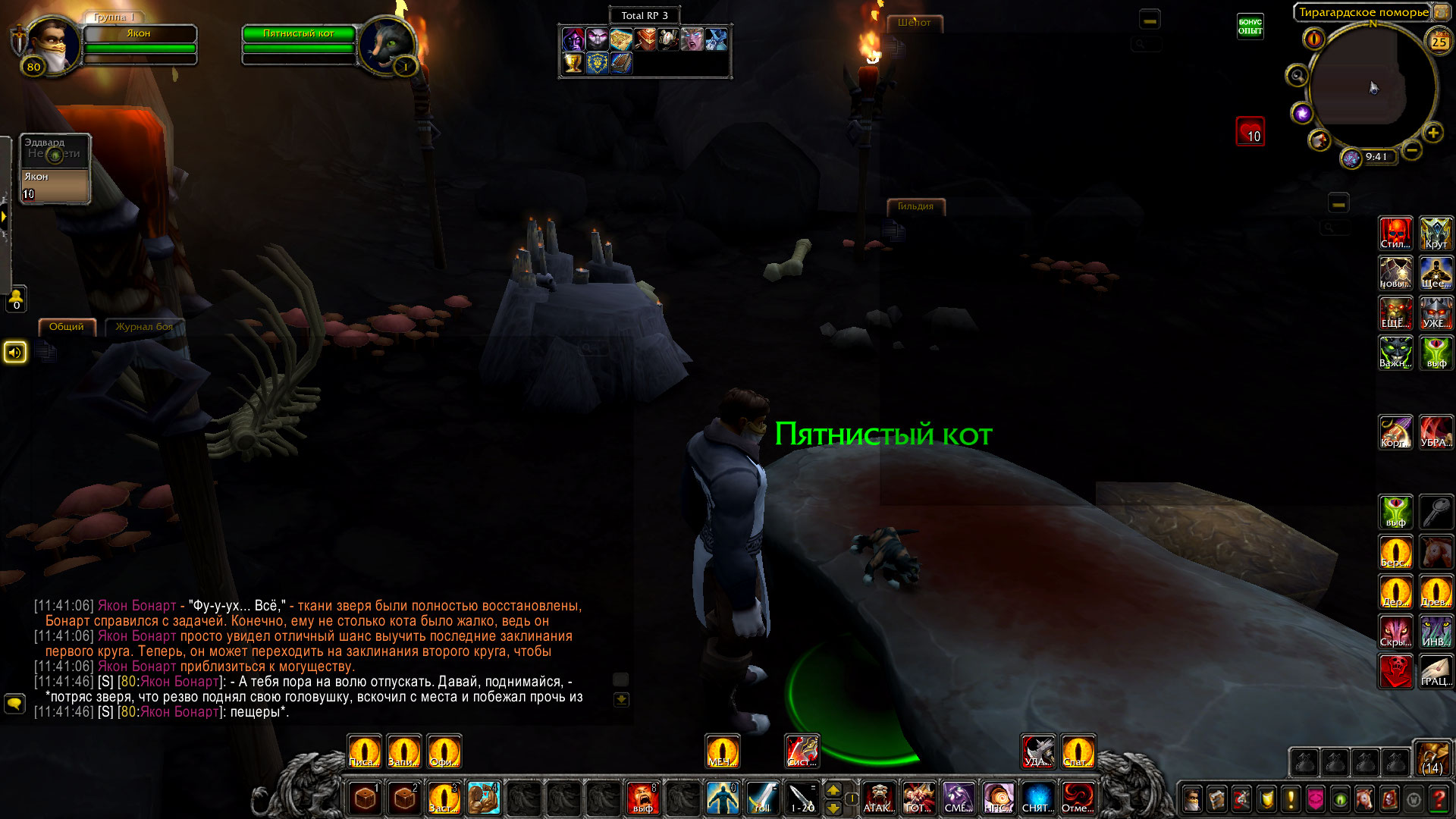Click the "МЕЧ..." eye macro button

[x=721, y=752]
